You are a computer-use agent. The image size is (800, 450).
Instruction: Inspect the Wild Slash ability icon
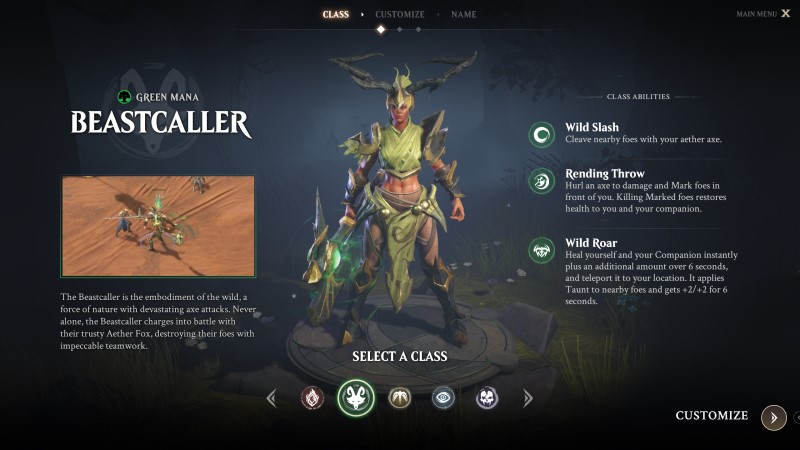(x=542, y=134)
